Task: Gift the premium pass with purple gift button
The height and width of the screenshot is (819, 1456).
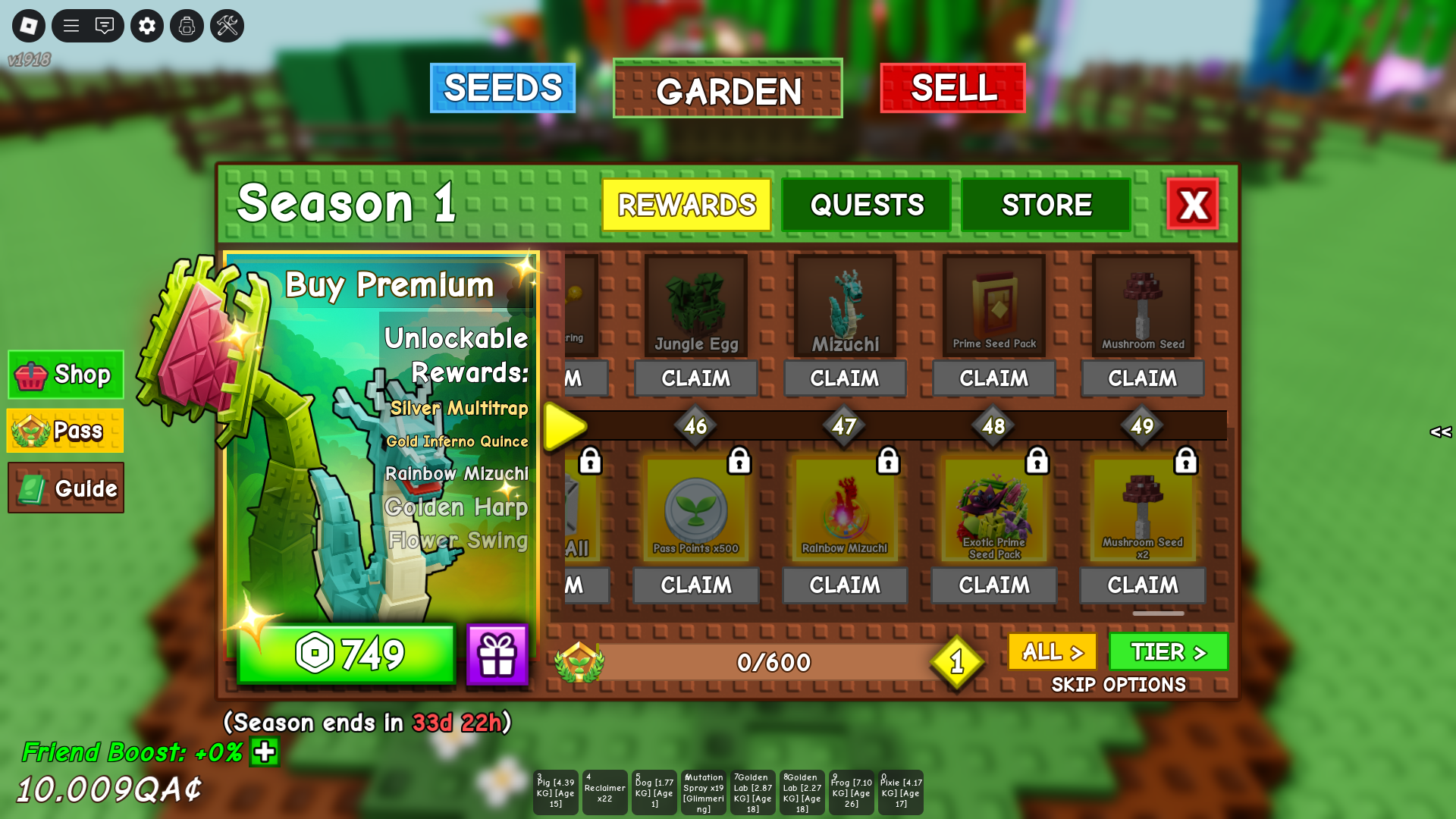Action: click(x=497, y=654)
